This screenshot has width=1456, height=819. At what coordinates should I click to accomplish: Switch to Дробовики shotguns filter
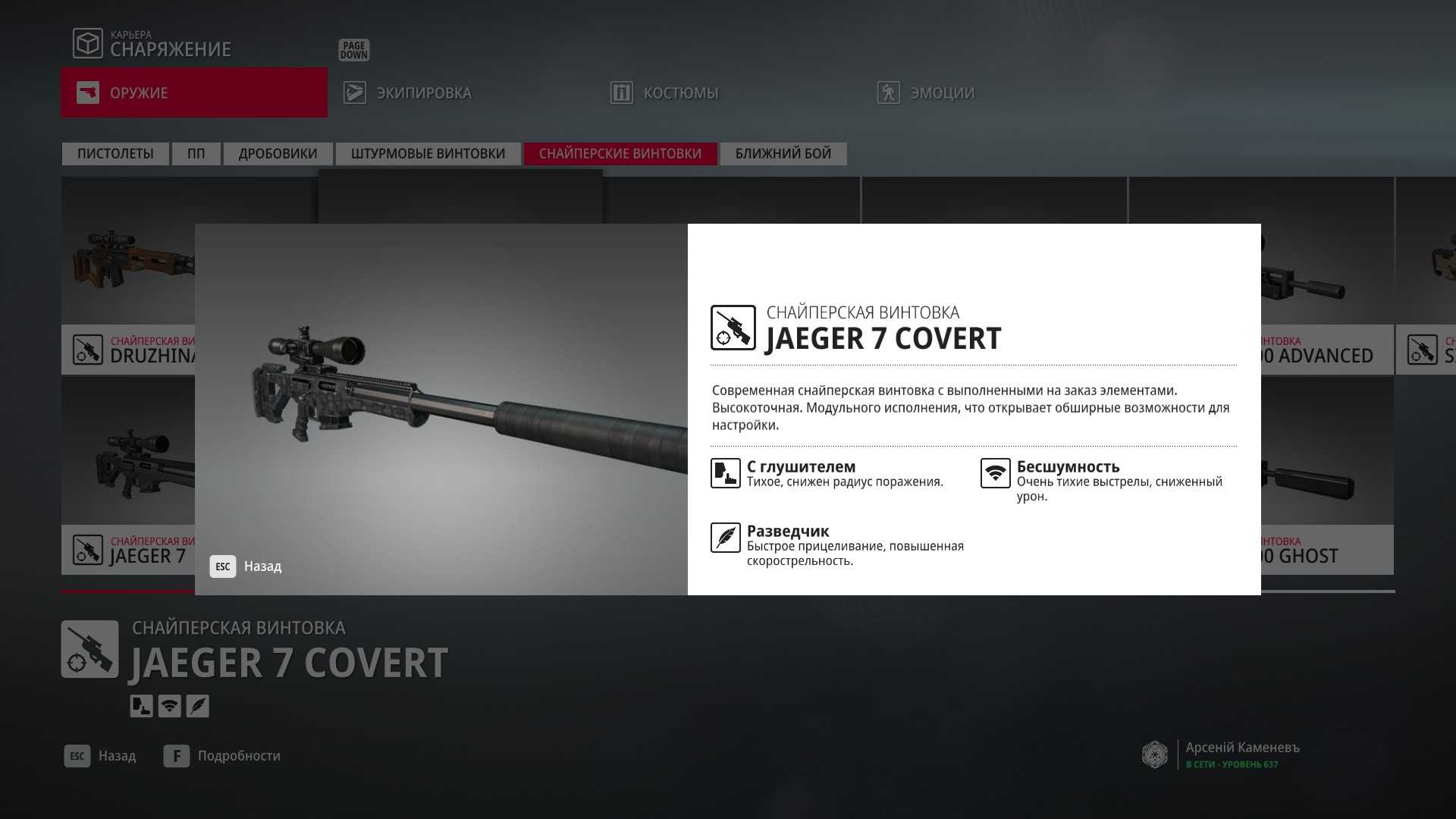(278, 154)
